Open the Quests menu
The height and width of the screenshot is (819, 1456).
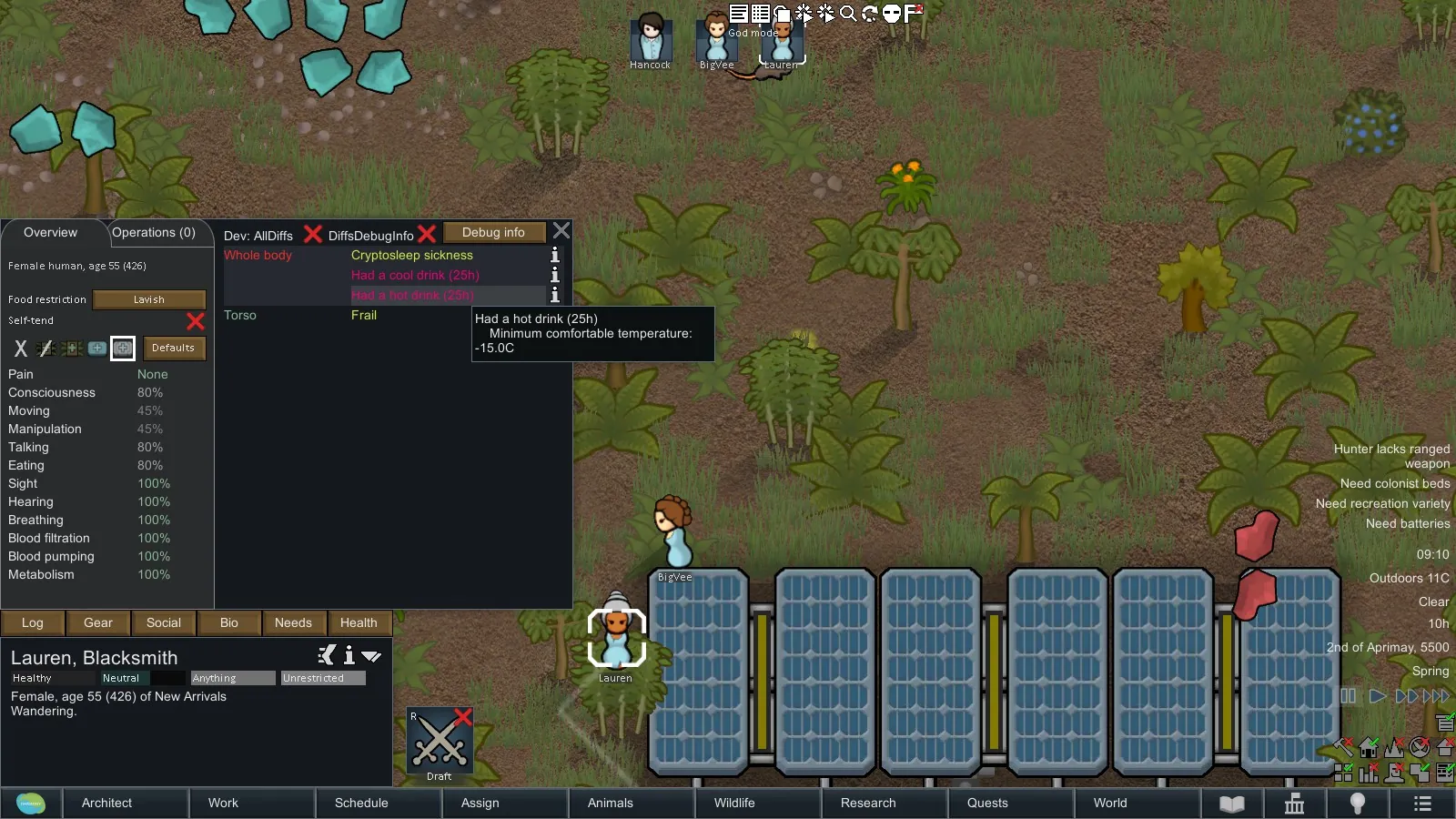tap(987, 804)
